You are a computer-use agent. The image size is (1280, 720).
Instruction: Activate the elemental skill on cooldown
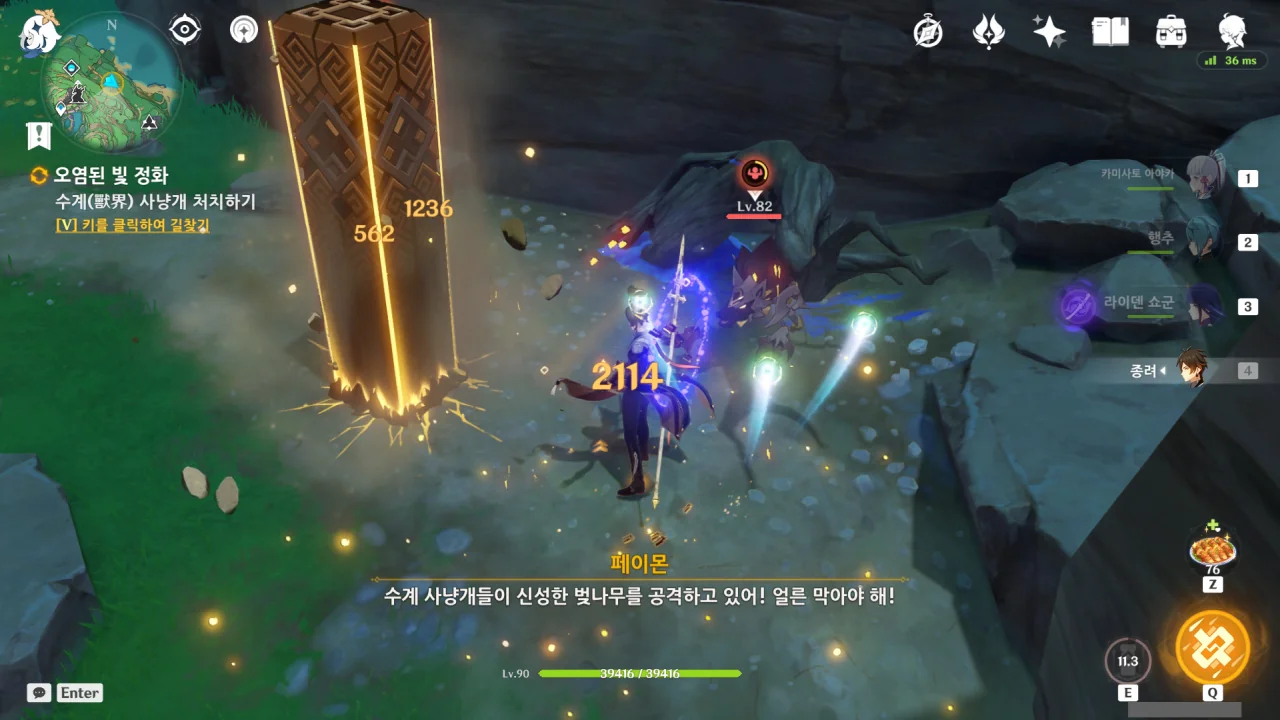pyautogui.click(x=1128, y=661)
